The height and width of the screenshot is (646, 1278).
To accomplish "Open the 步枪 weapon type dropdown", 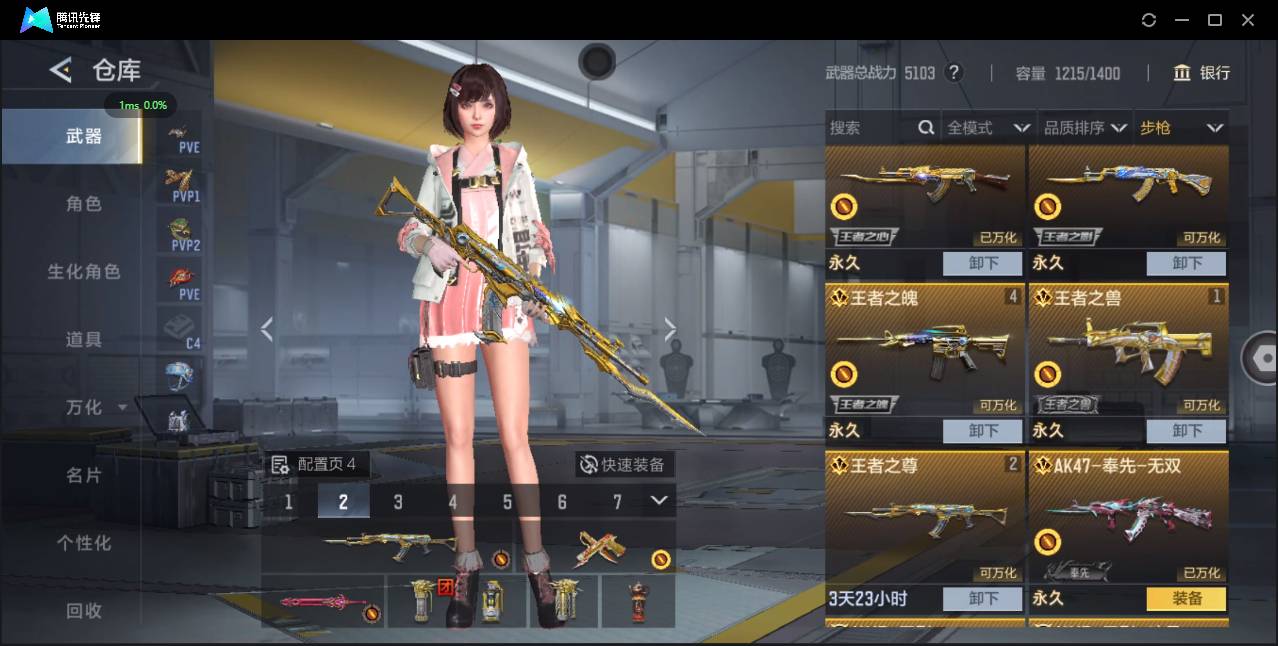I will pyautogui.click(x=1181, y=128).
